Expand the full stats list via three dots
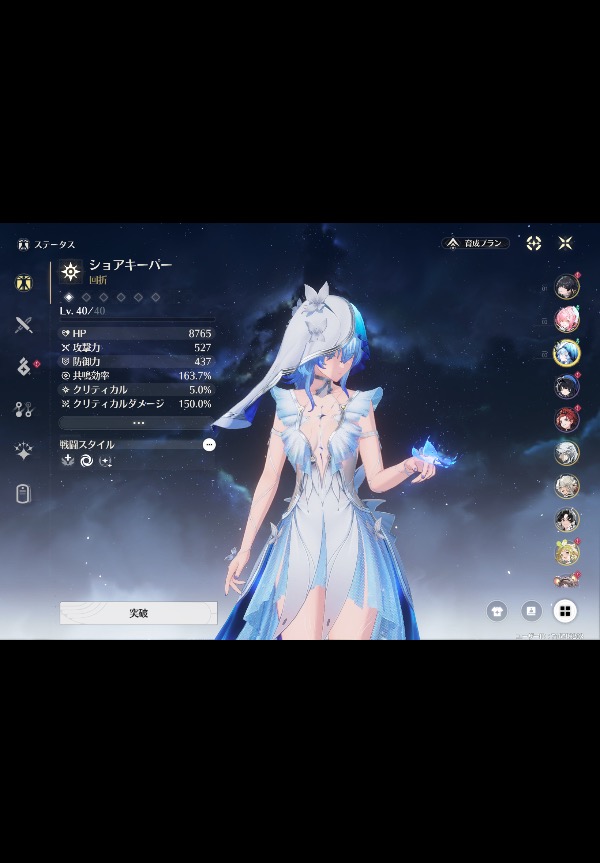Image resolution: width=600 pixels, height=863 pixels. tap(138, 423)
